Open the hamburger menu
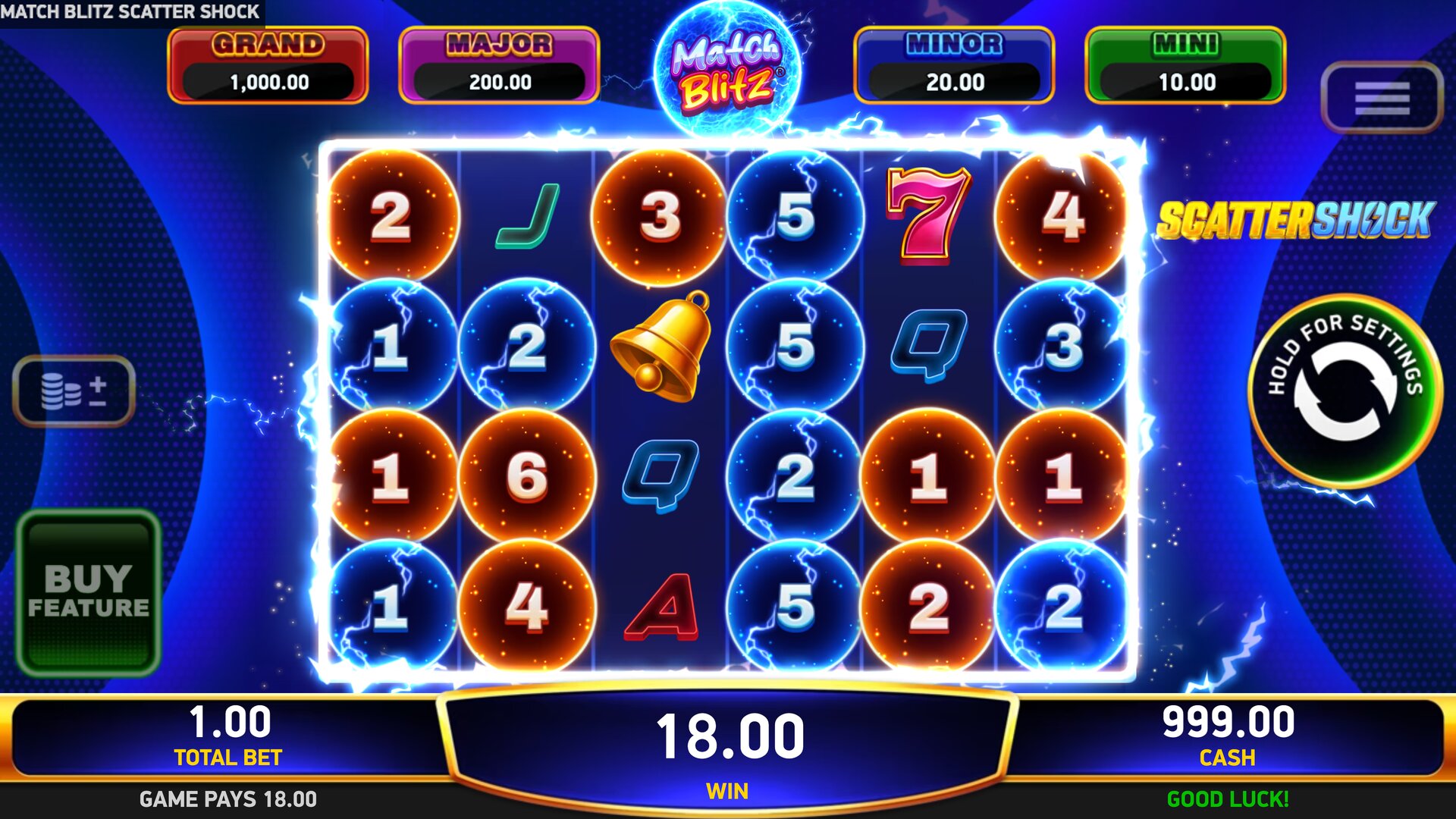 tap(1381, 98)
